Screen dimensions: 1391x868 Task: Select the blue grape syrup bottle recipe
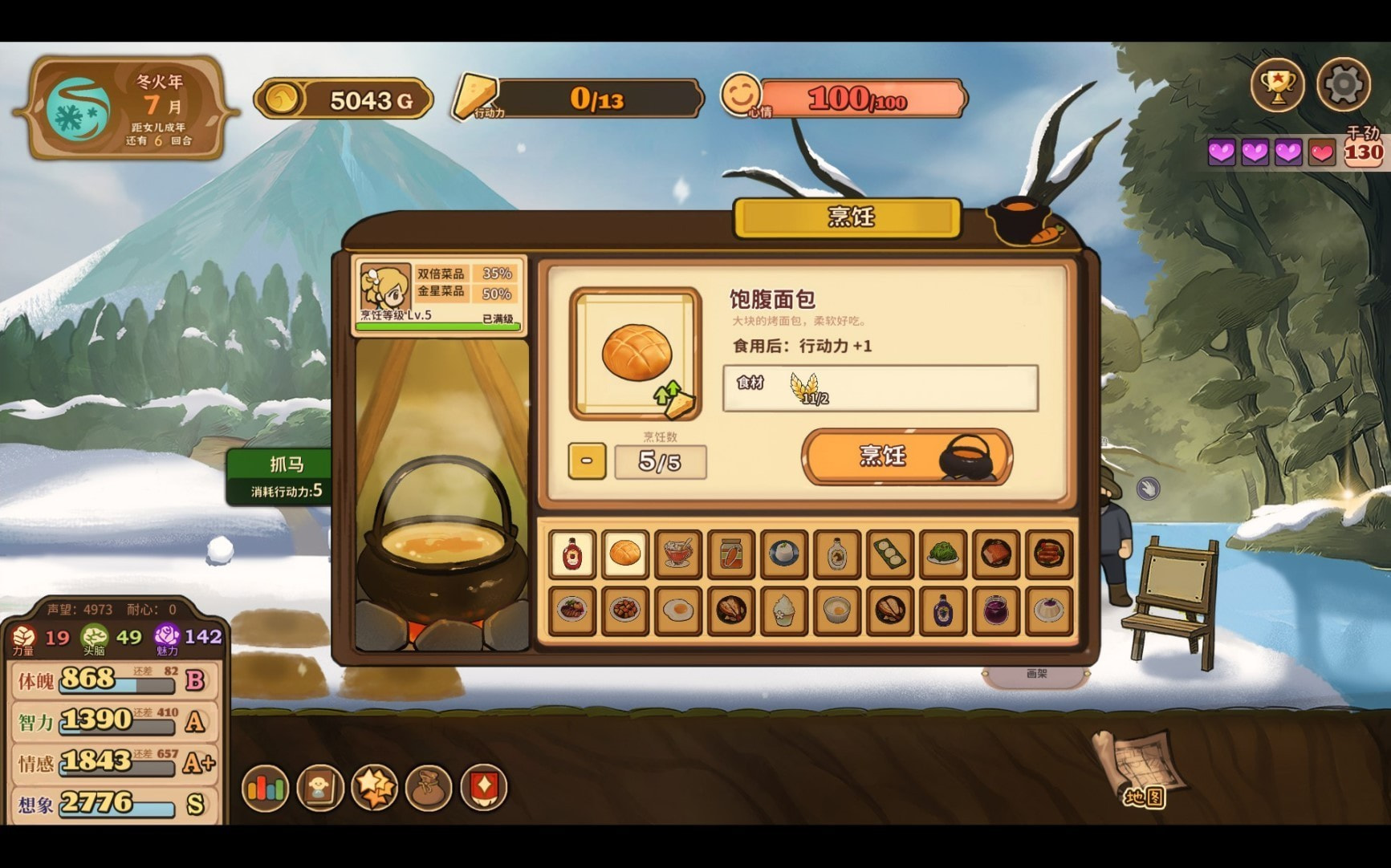click(x=943, y=610)
